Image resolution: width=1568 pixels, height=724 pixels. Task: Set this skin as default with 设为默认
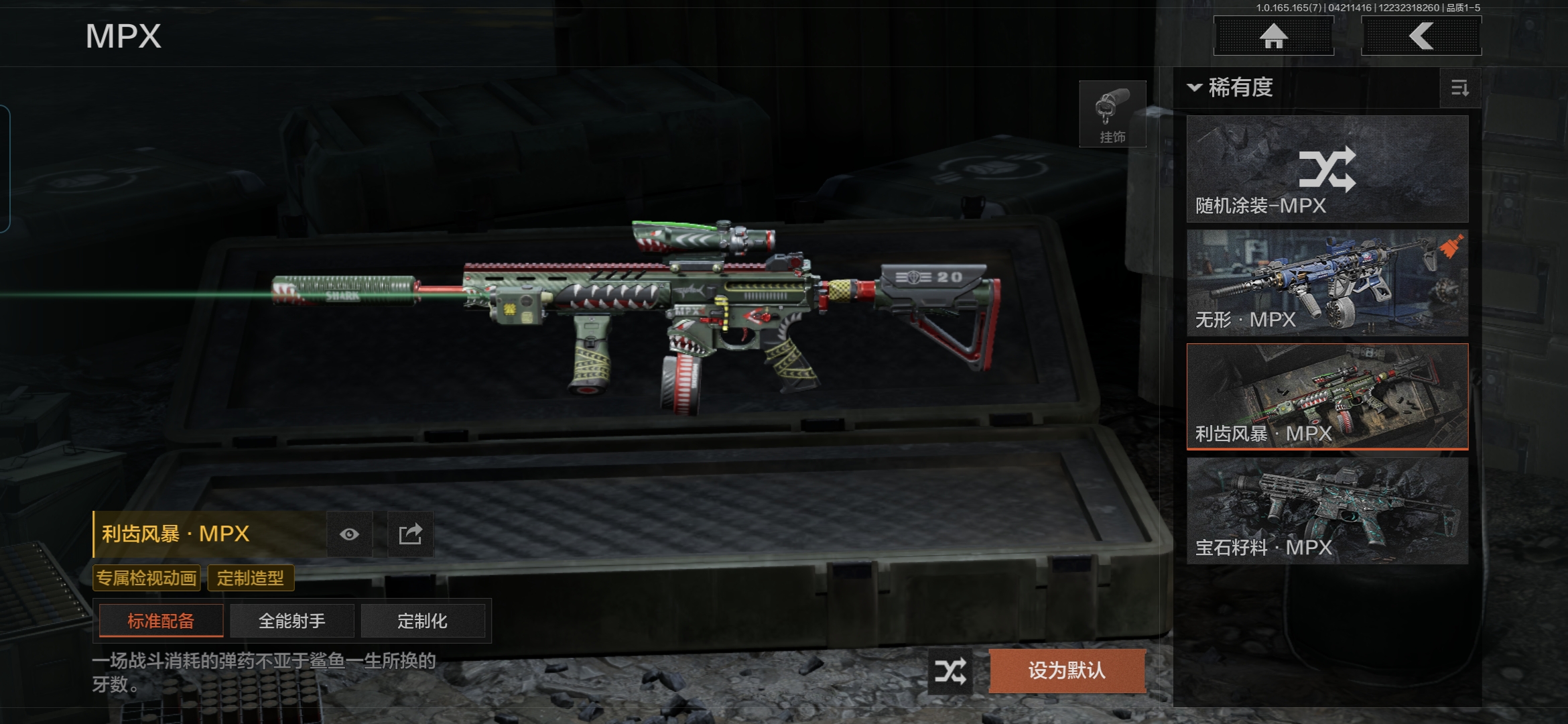click(x=1067, y=670)
